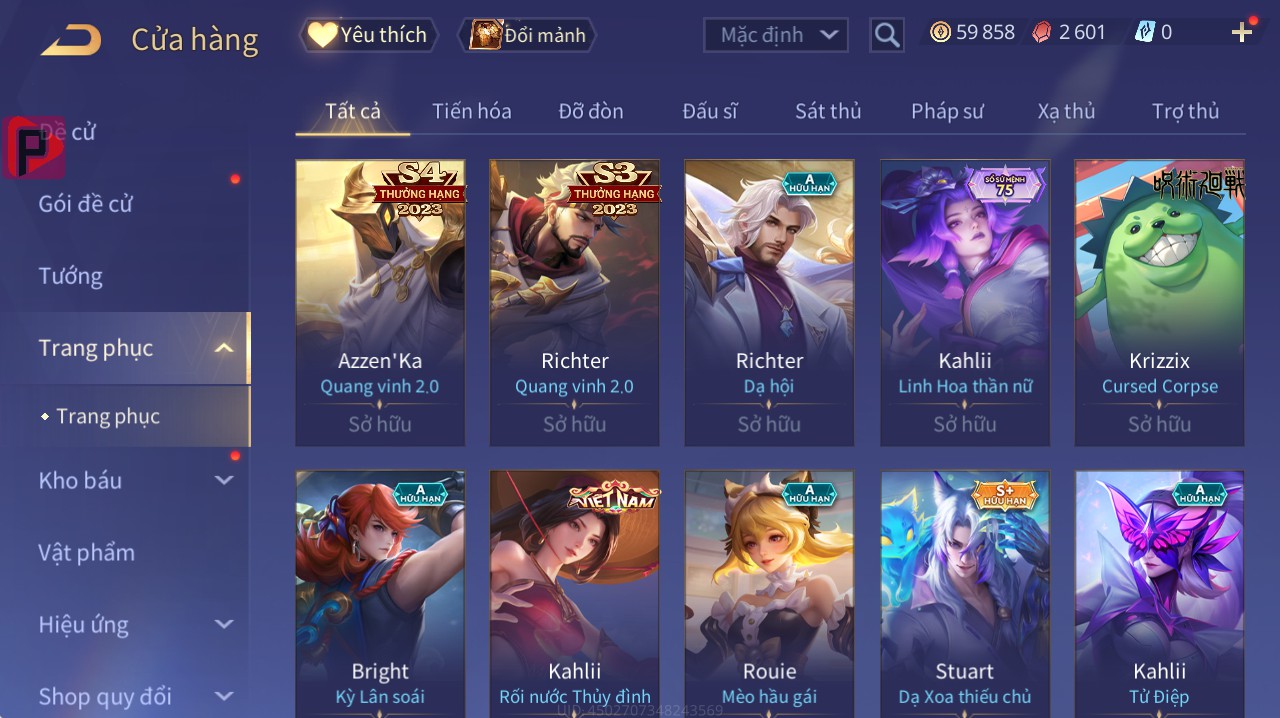1280x718 pixels.
Task: Filter by Pháp sư
Action: [947, 111]
